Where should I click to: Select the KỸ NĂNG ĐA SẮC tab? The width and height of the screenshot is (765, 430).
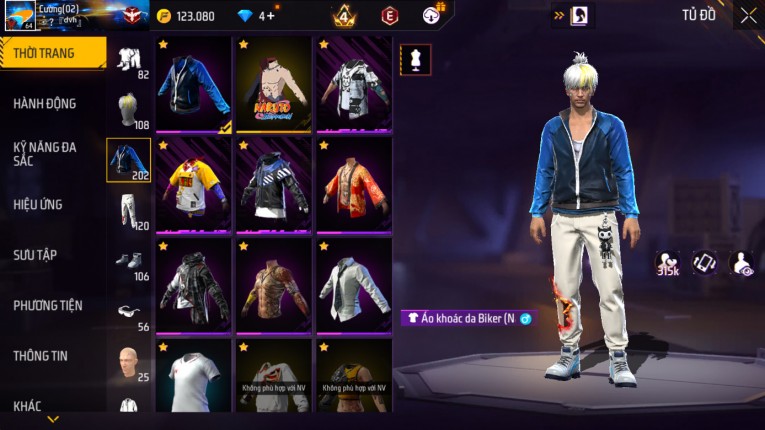coord(45,154)
